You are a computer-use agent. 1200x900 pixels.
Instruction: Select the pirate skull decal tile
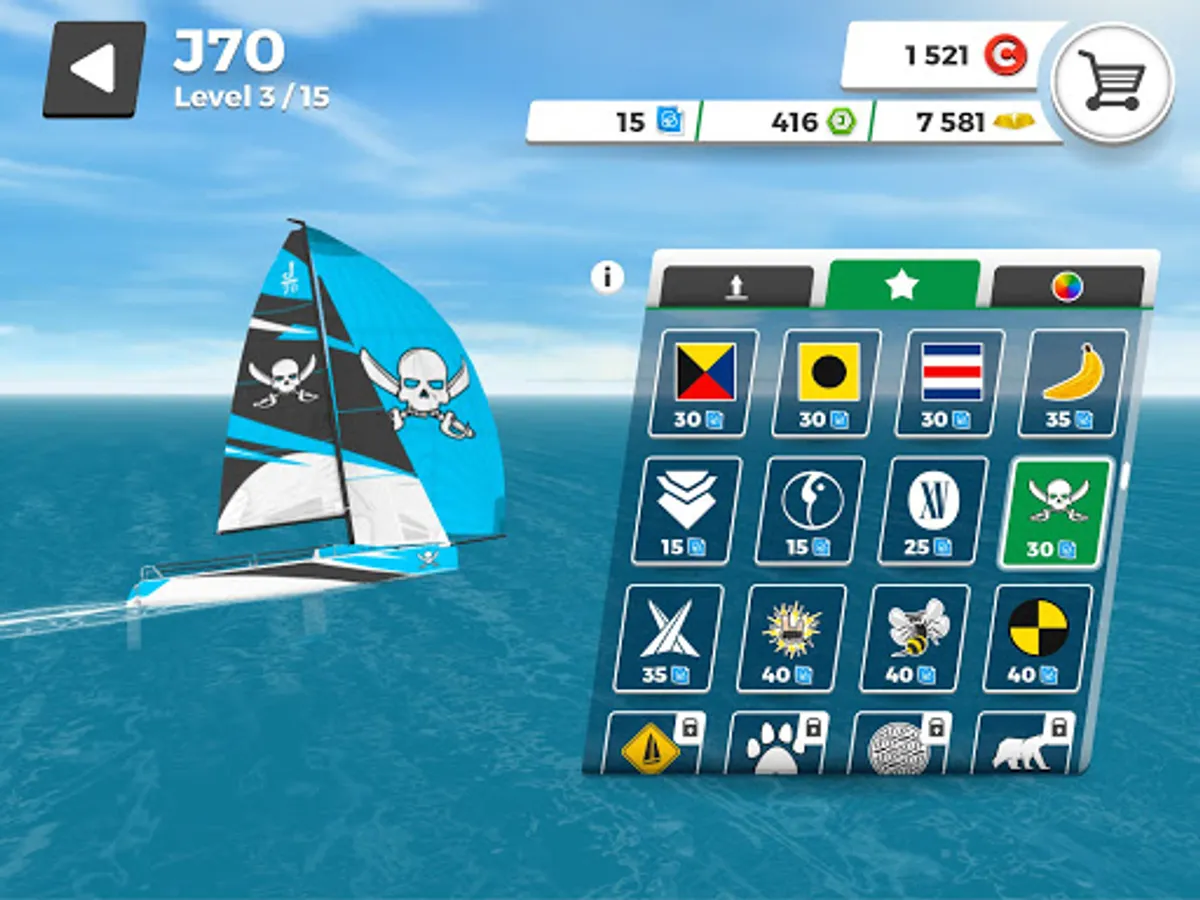coord(1056,511)
